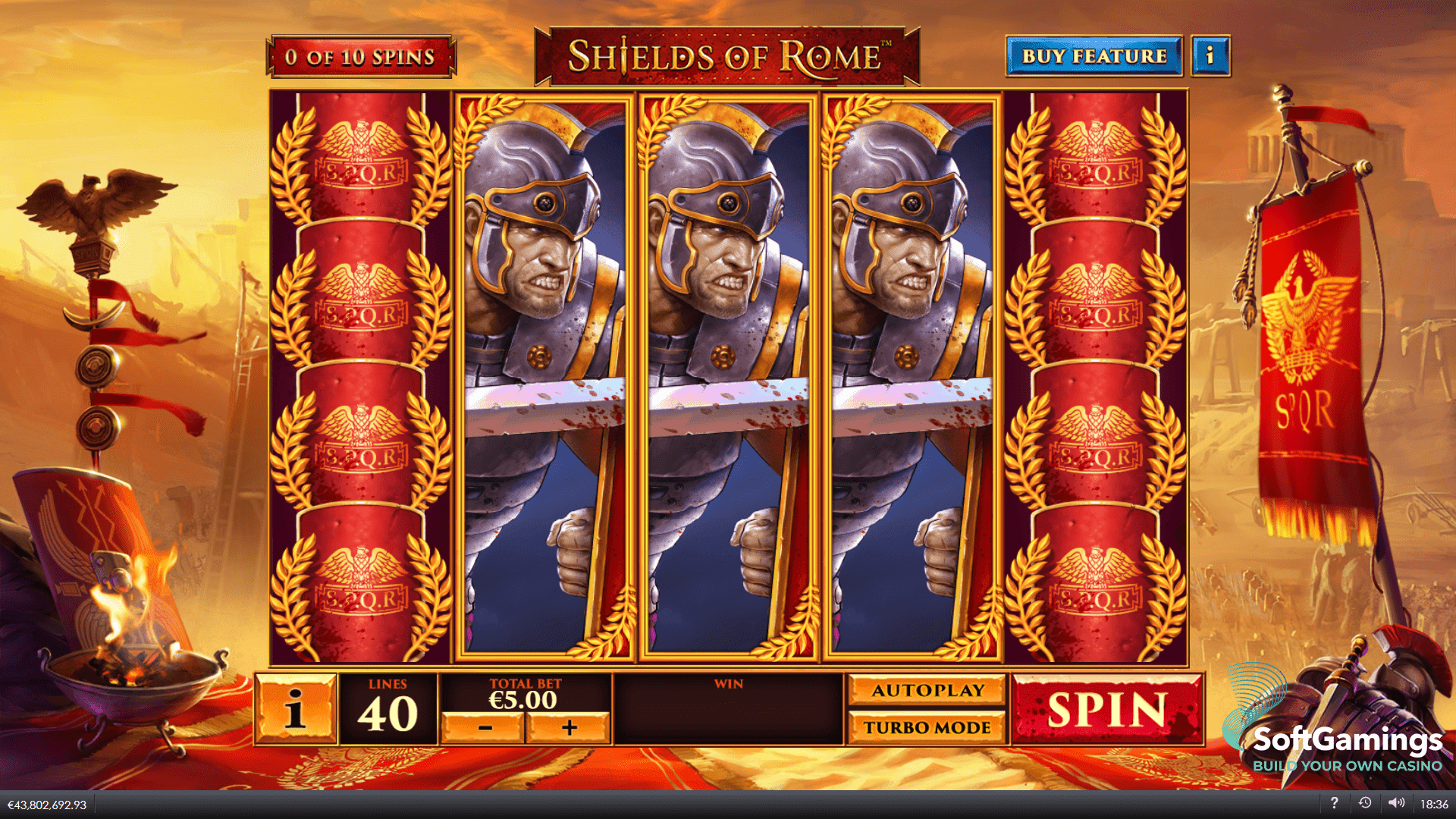Image resolution: width=1456 pixels, height=819 pixels.
Task: Enable Turbo Mode
Action: coord(927,726)
